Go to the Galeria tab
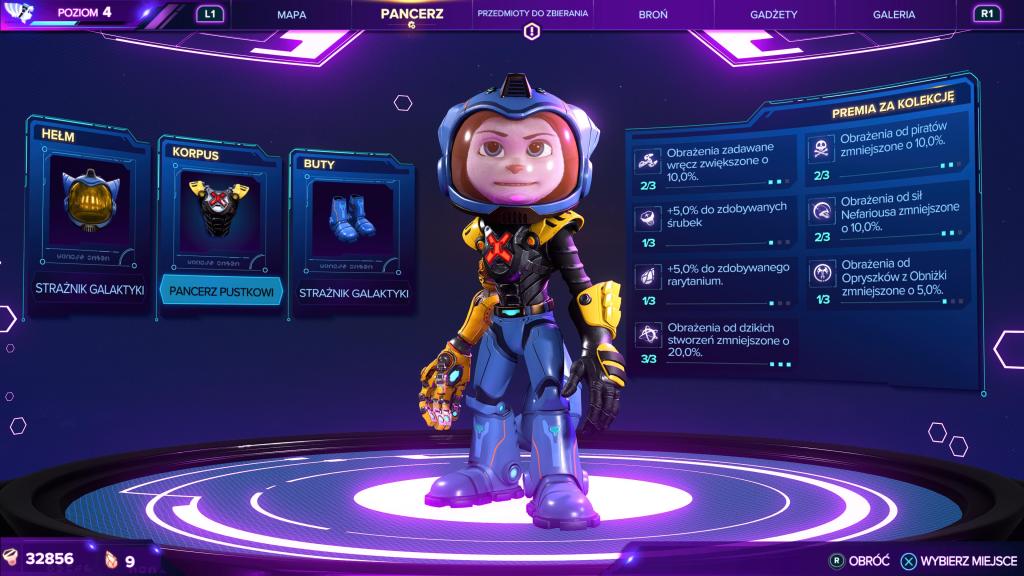Screen dimensions: 1024x576 pos(893,15)
